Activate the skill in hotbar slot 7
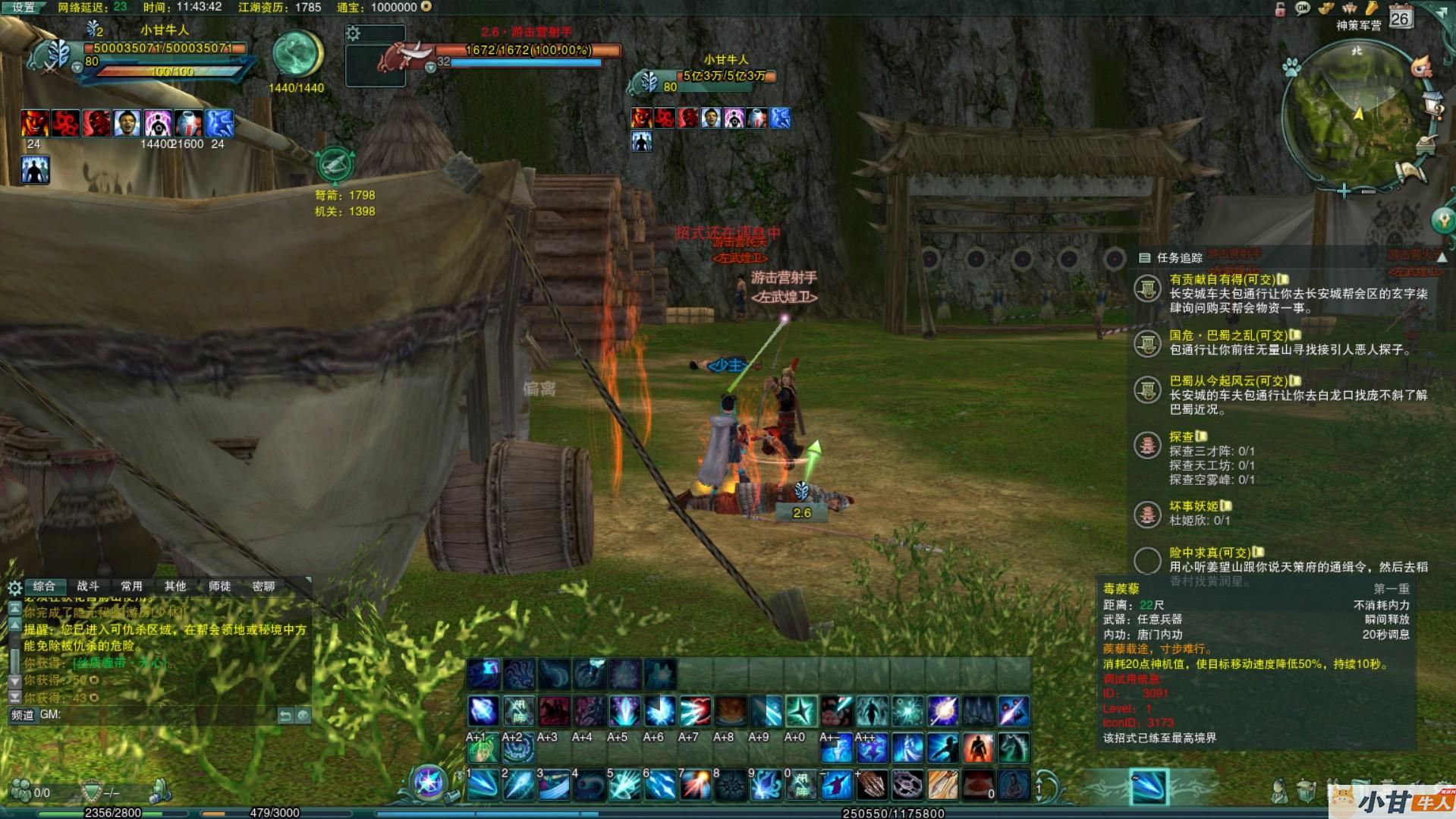Viewport: 1456px width, 819px height. (x=695, y=786)
